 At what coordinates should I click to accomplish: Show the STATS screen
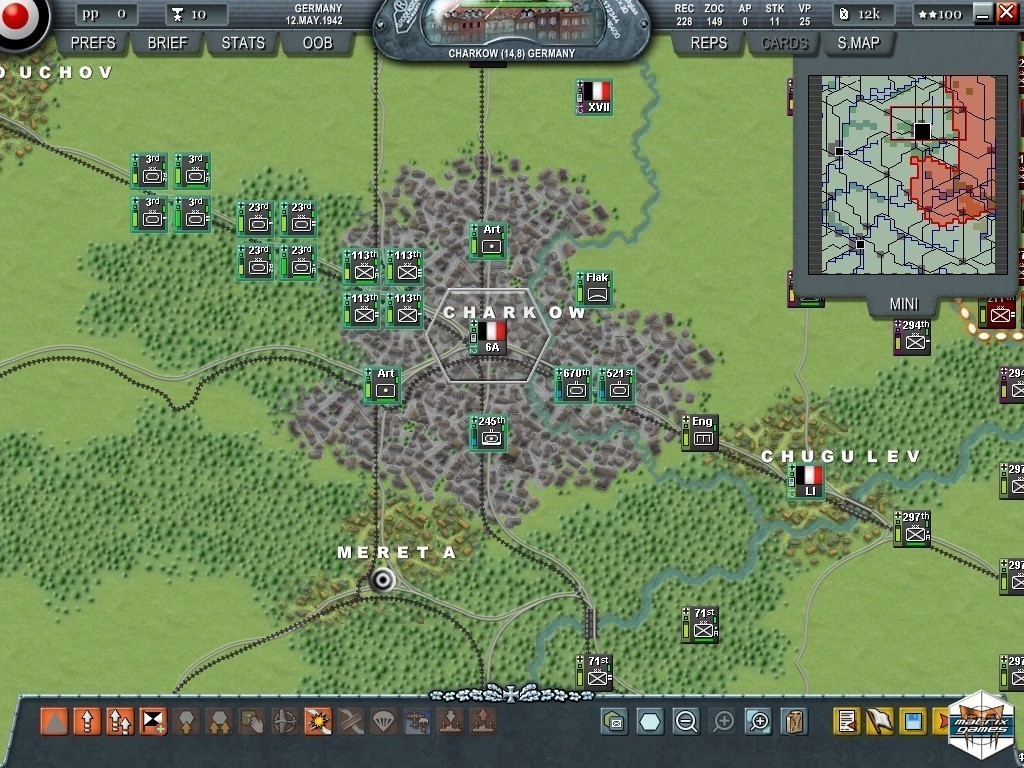pyautogui.click(x=243, y=43)
